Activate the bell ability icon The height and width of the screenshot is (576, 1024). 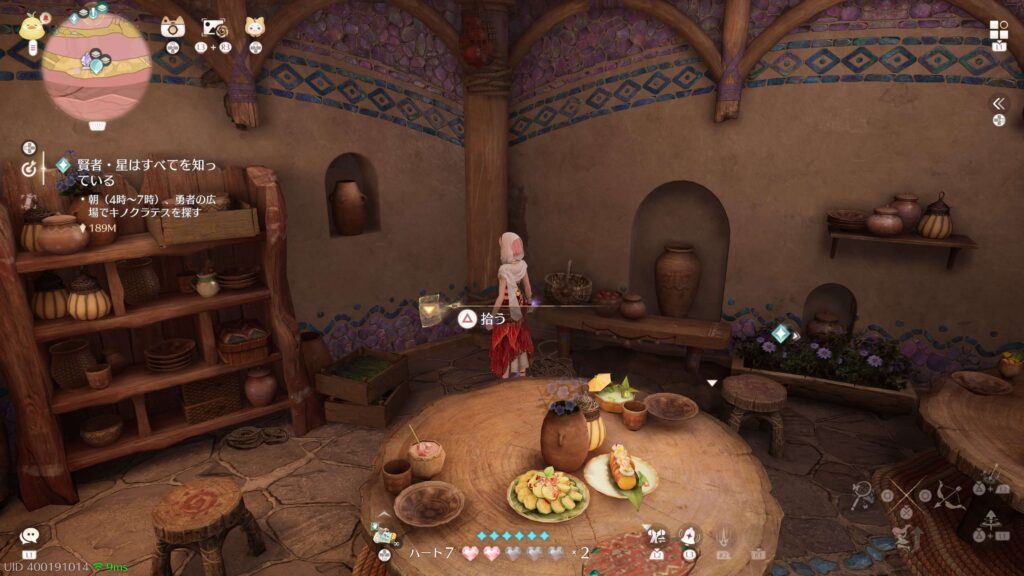click(x=689, y=536)
